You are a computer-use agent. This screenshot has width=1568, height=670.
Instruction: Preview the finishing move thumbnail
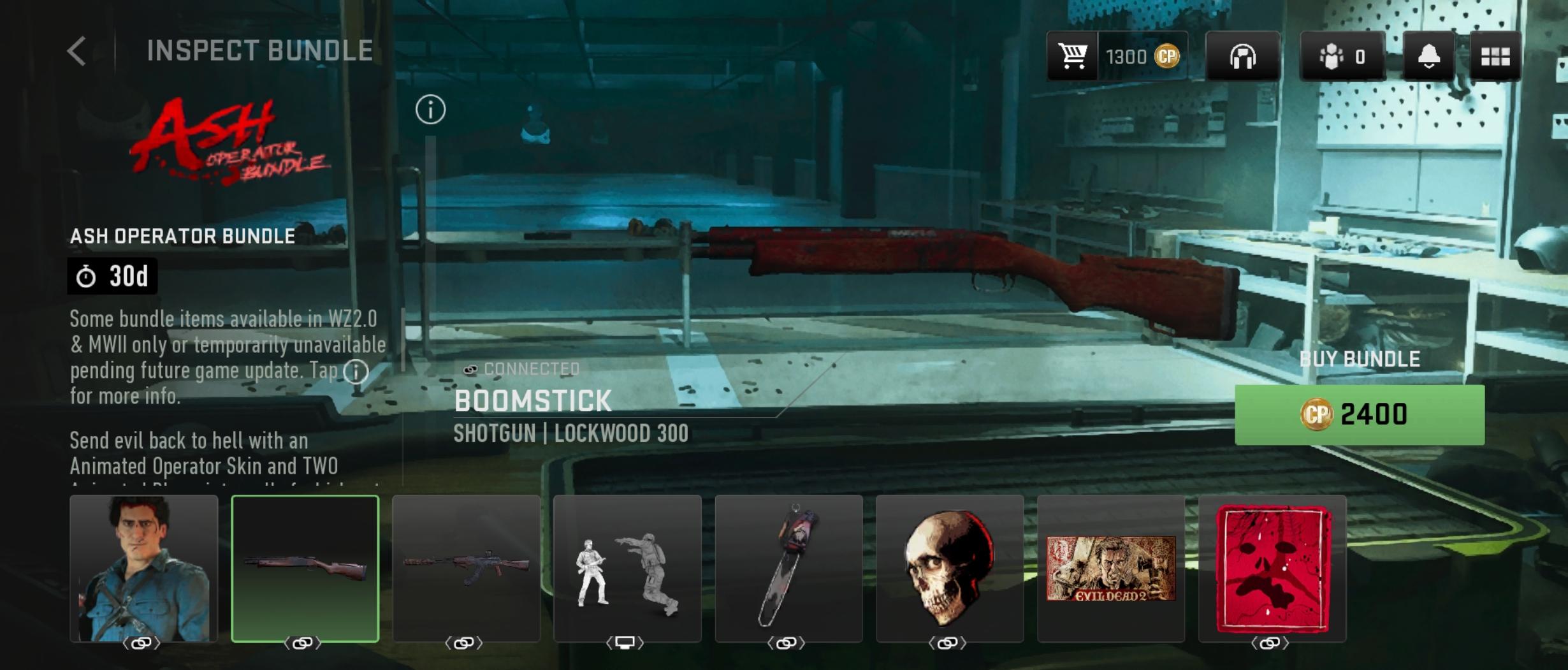(x=627, y=568)
